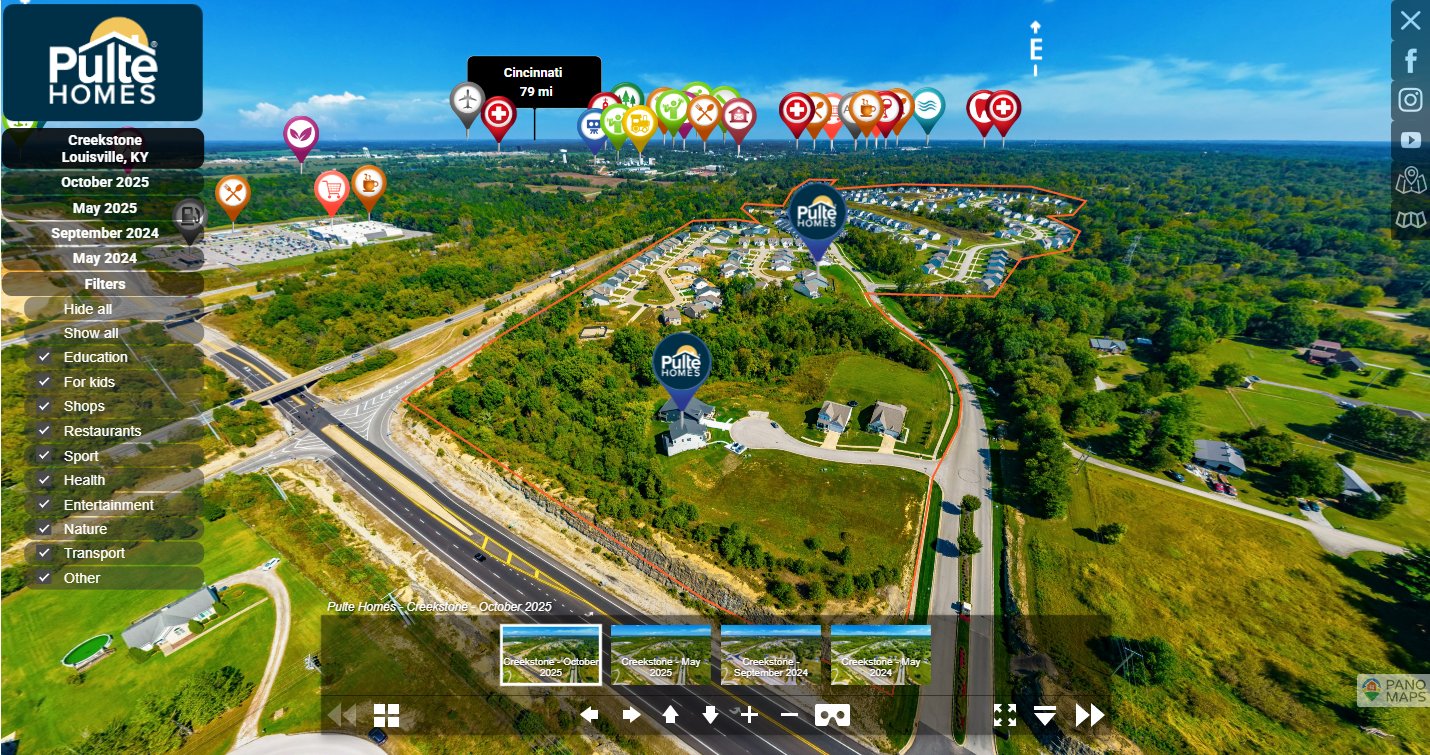The width and height of the screenshot is (1430, 755).
Task: Rotate the view left with the arrow
Action: [590, 715]
